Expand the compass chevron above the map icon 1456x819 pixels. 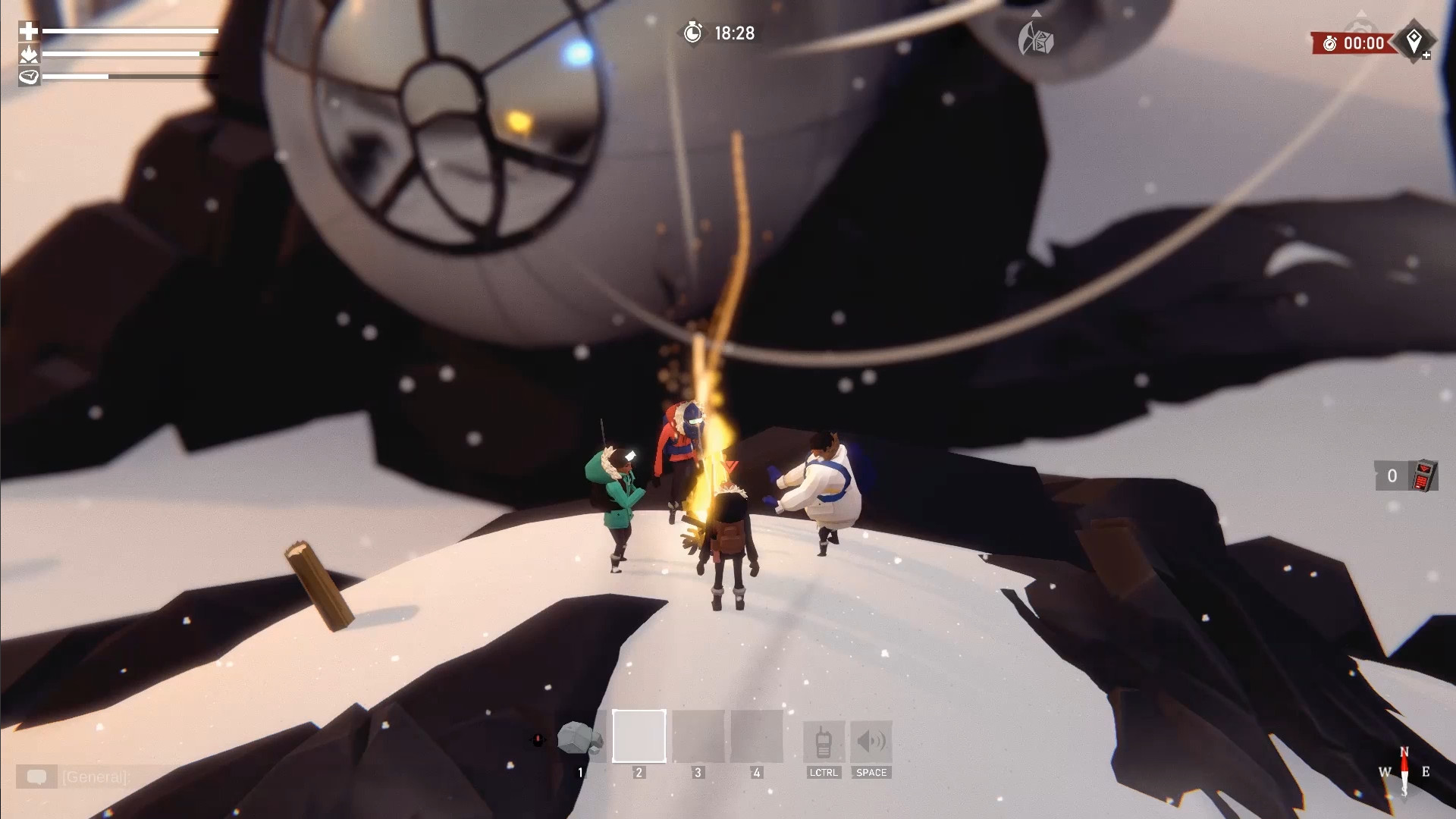pos(1037,14)
